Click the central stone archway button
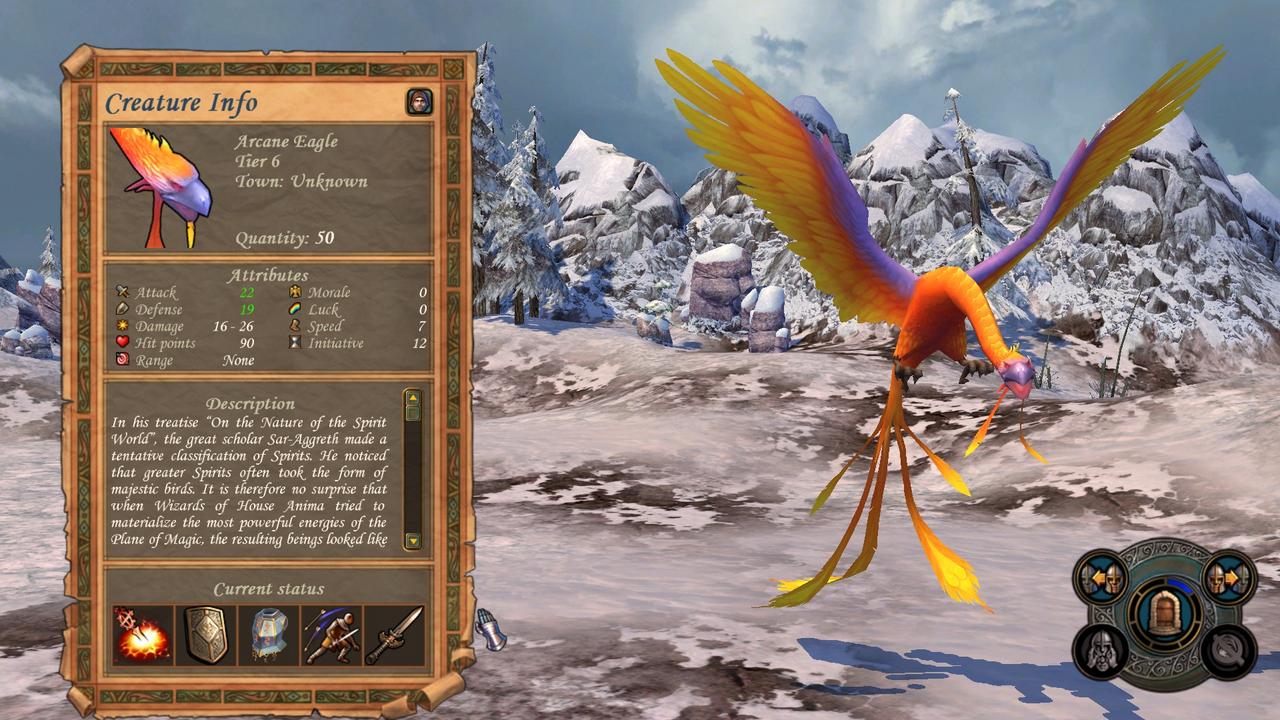The width and height of the screenshot is (1280, 720). 1163,613
